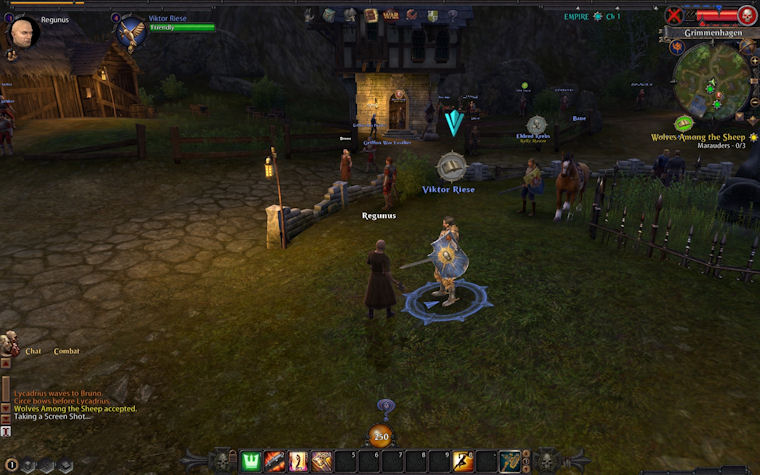Open the shield guild icon in top menu

coord(432,15)
